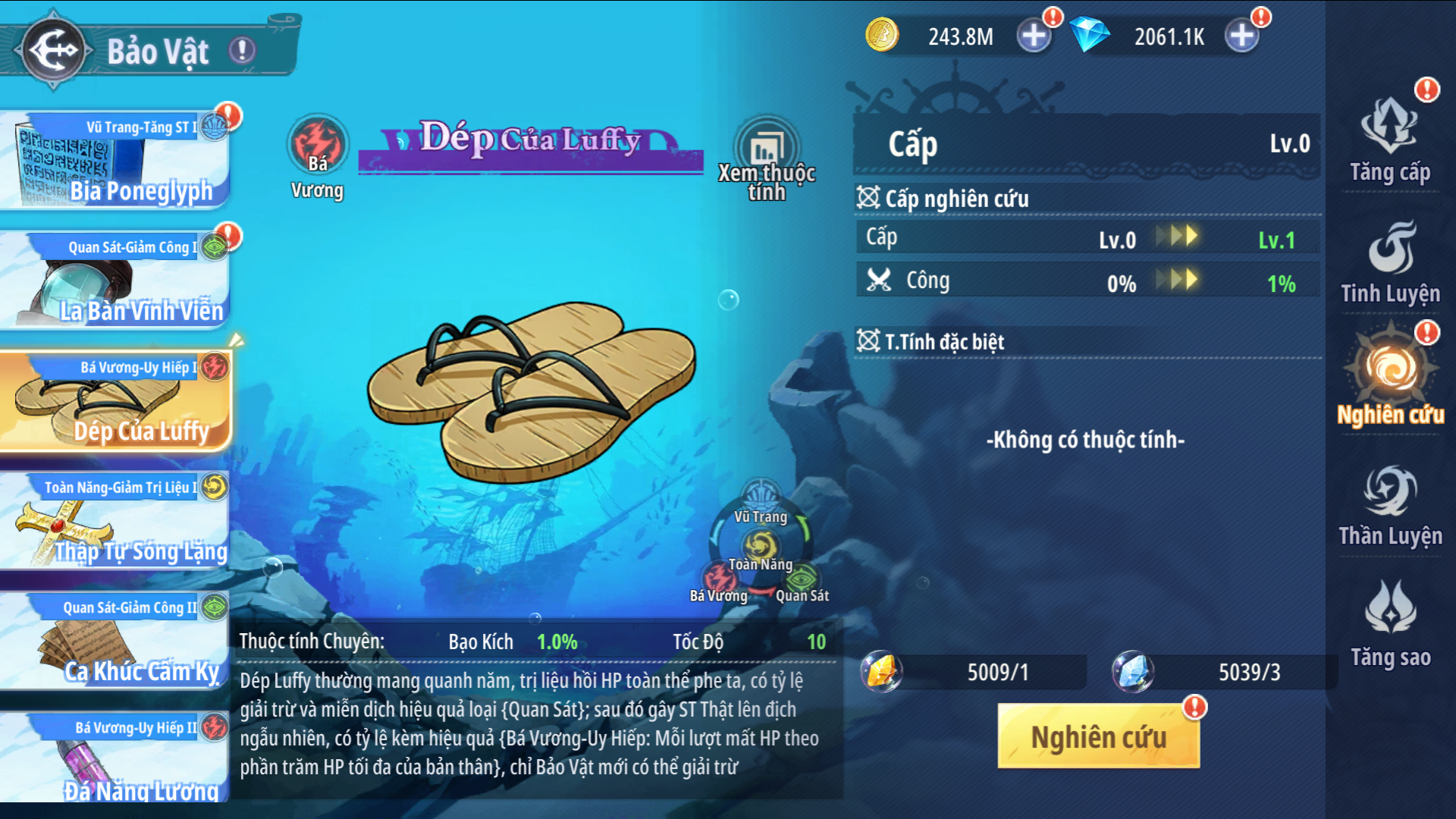Open the Tinh Luyện tab

tap(1390, 263)
